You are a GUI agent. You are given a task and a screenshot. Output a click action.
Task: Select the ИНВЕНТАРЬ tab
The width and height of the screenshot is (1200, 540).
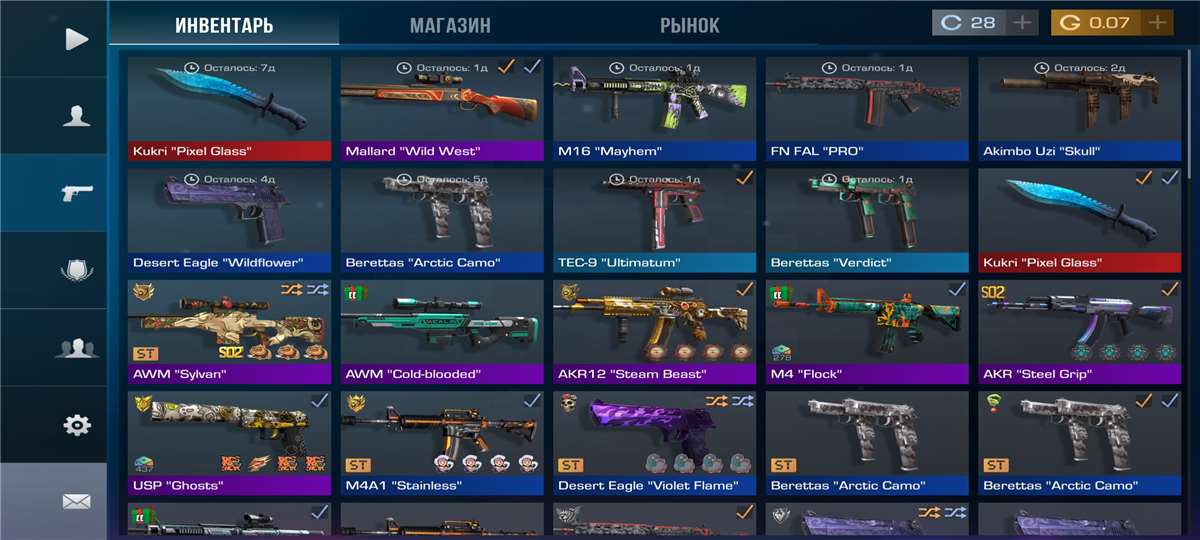224,25
